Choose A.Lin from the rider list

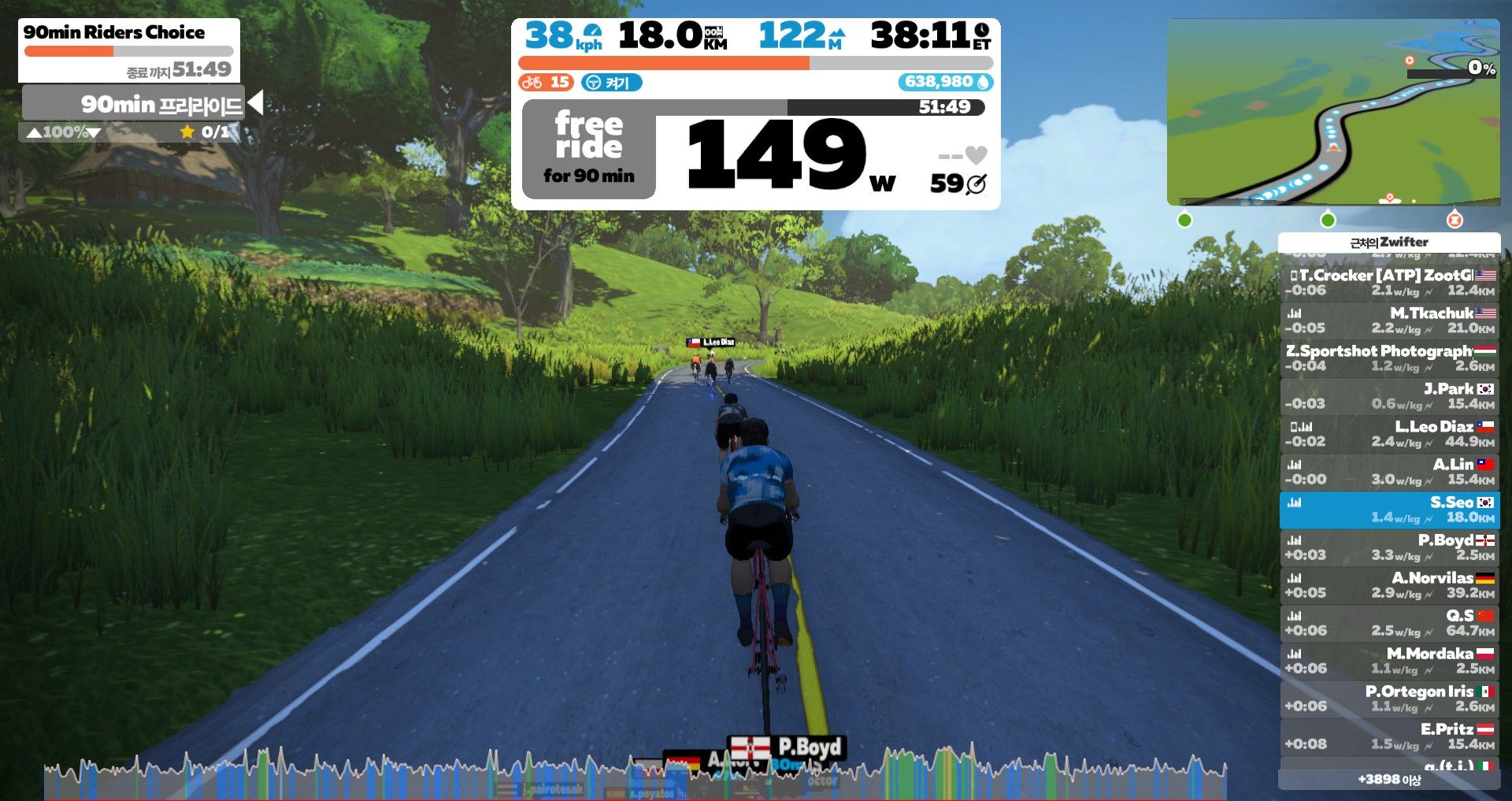pos(1389,472)
